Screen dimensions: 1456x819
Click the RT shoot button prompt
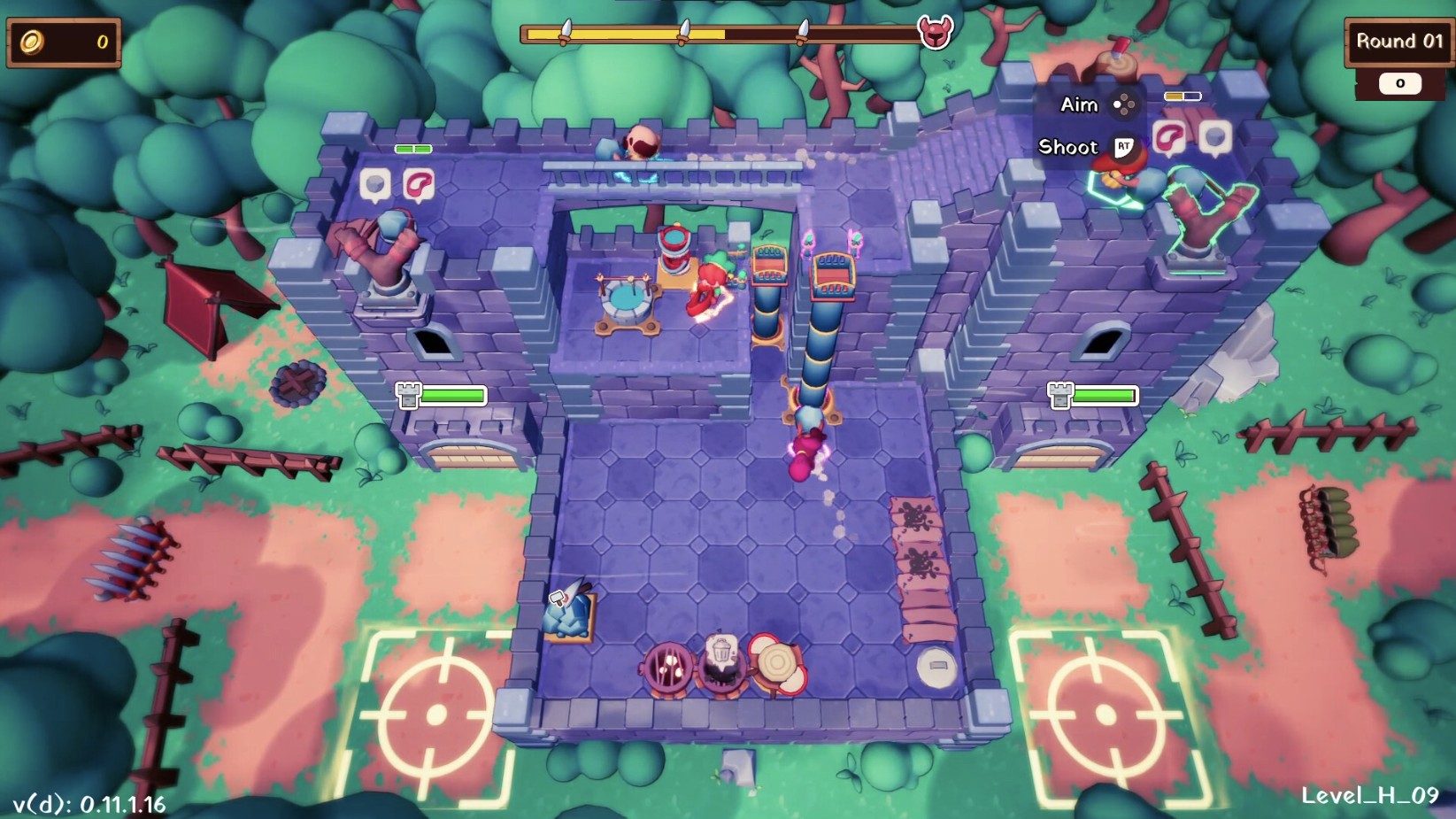1122,147
